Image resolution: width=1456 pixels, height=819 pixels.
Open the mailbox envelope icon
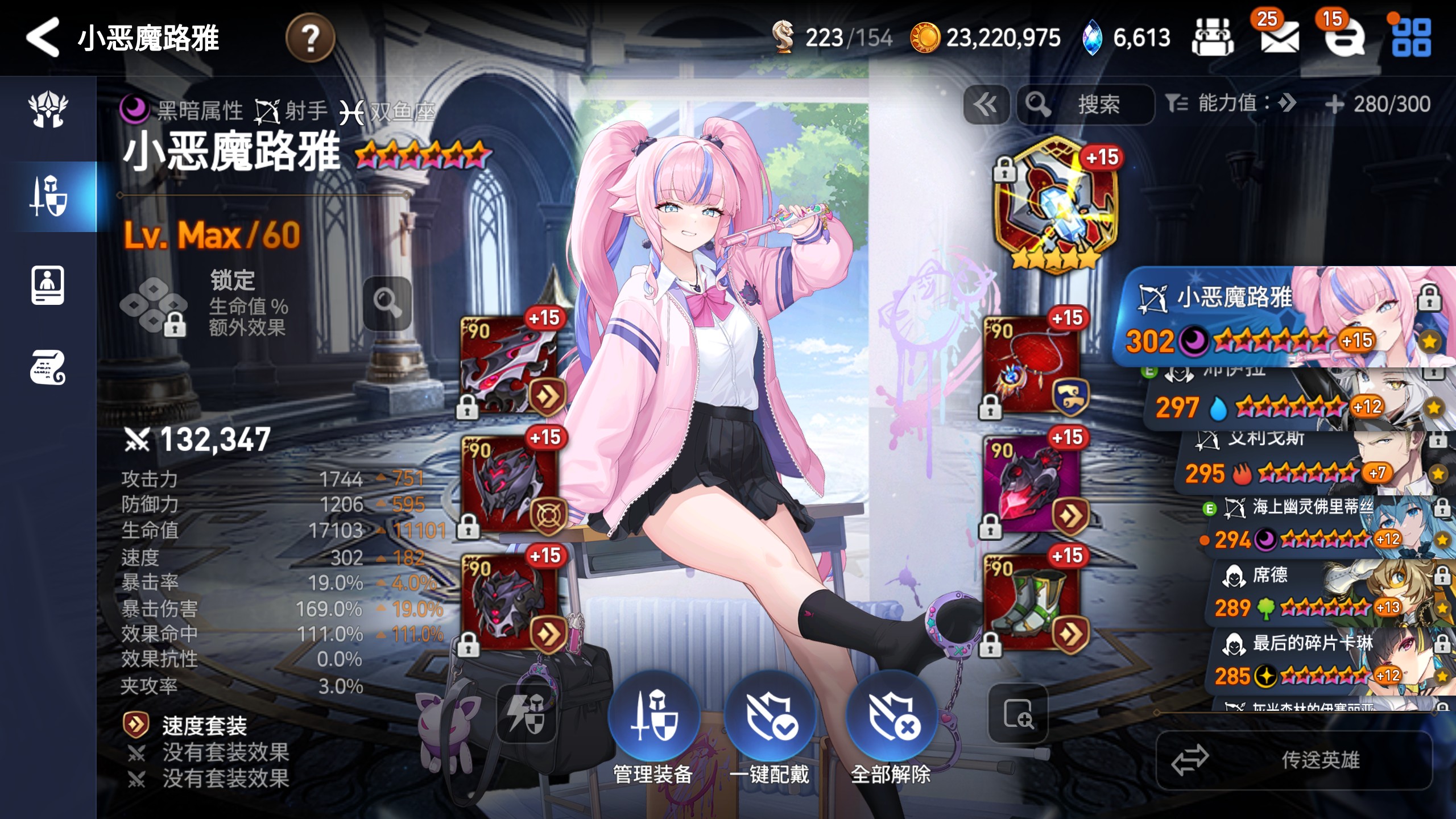[1279, 38]
